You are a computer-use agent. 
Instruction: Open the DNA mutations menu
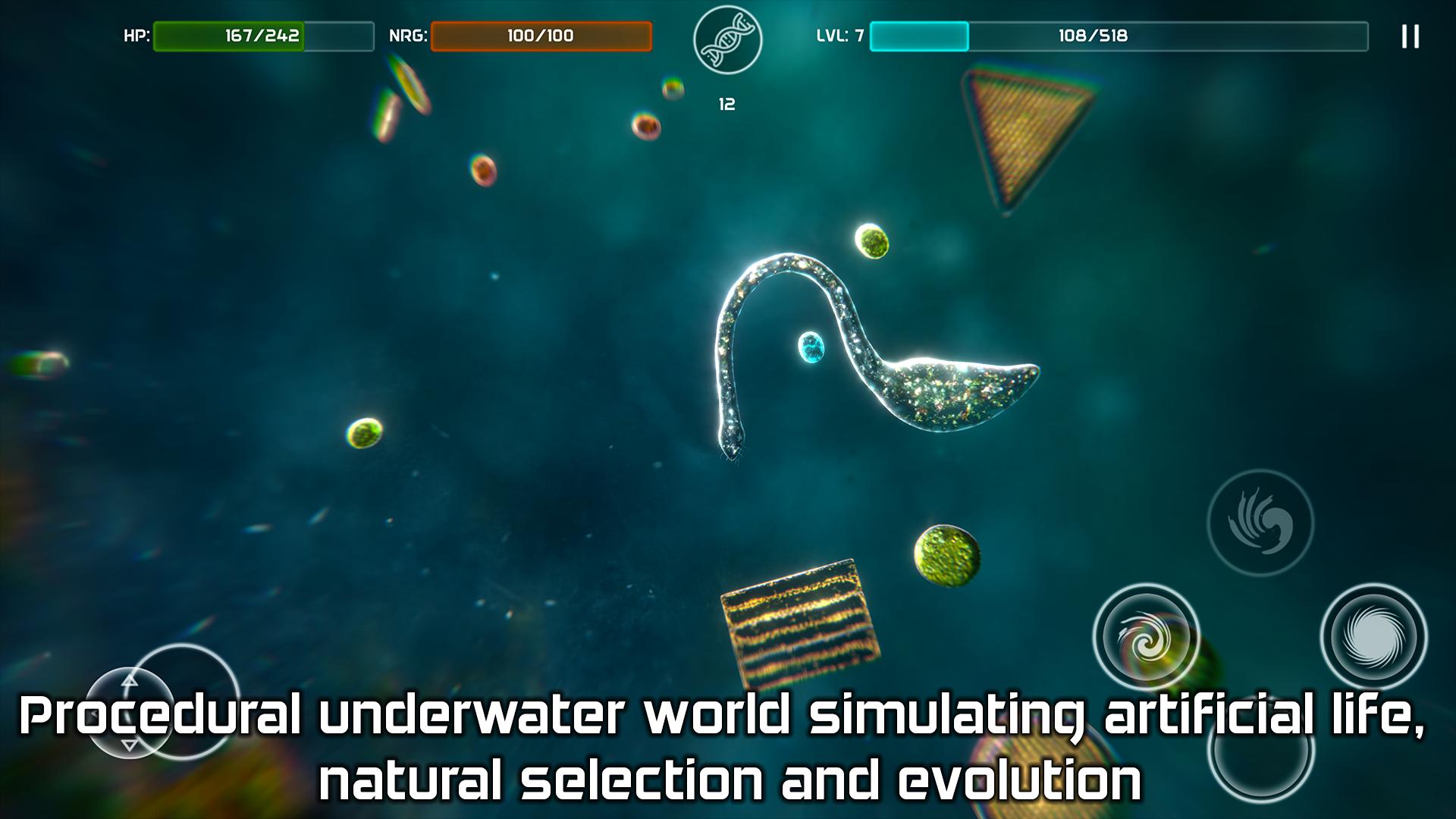click(x=726, y=39)
